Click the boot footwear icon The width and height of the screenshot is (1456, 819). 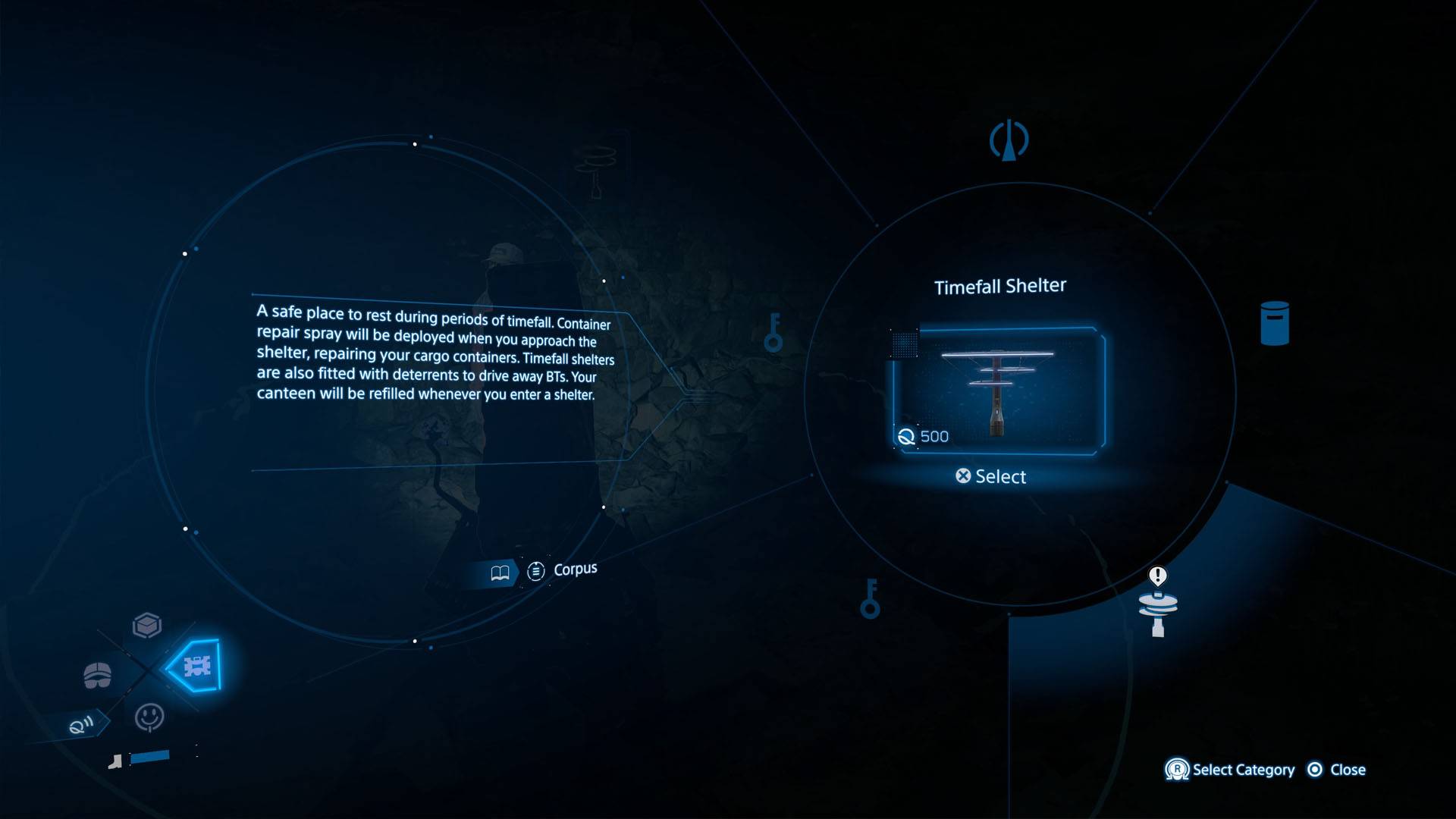tap(115, 762)
